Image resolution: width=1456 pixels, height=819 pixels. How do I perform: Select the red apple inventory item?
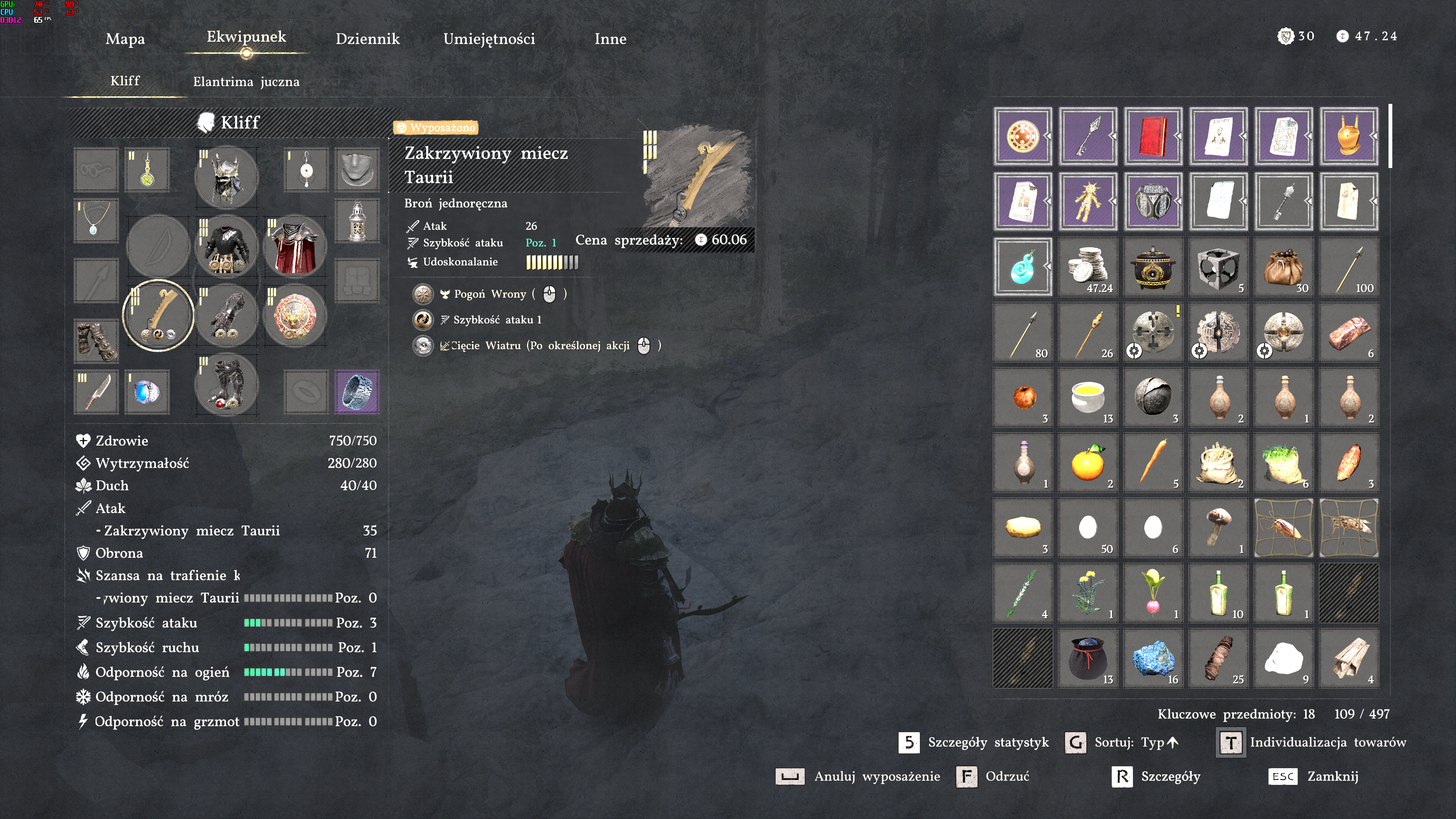[x=1023, y=397]
